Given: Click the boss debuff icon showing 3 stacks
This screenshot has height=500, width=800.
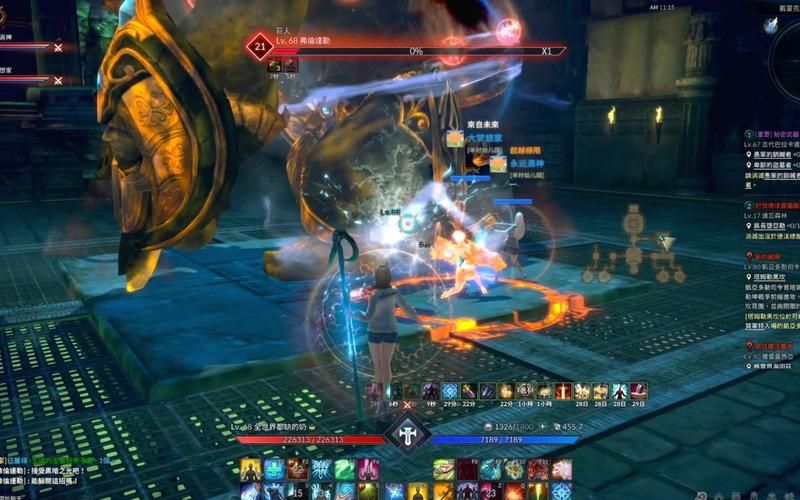Looking at the screenshot, I should coord(274,66).
